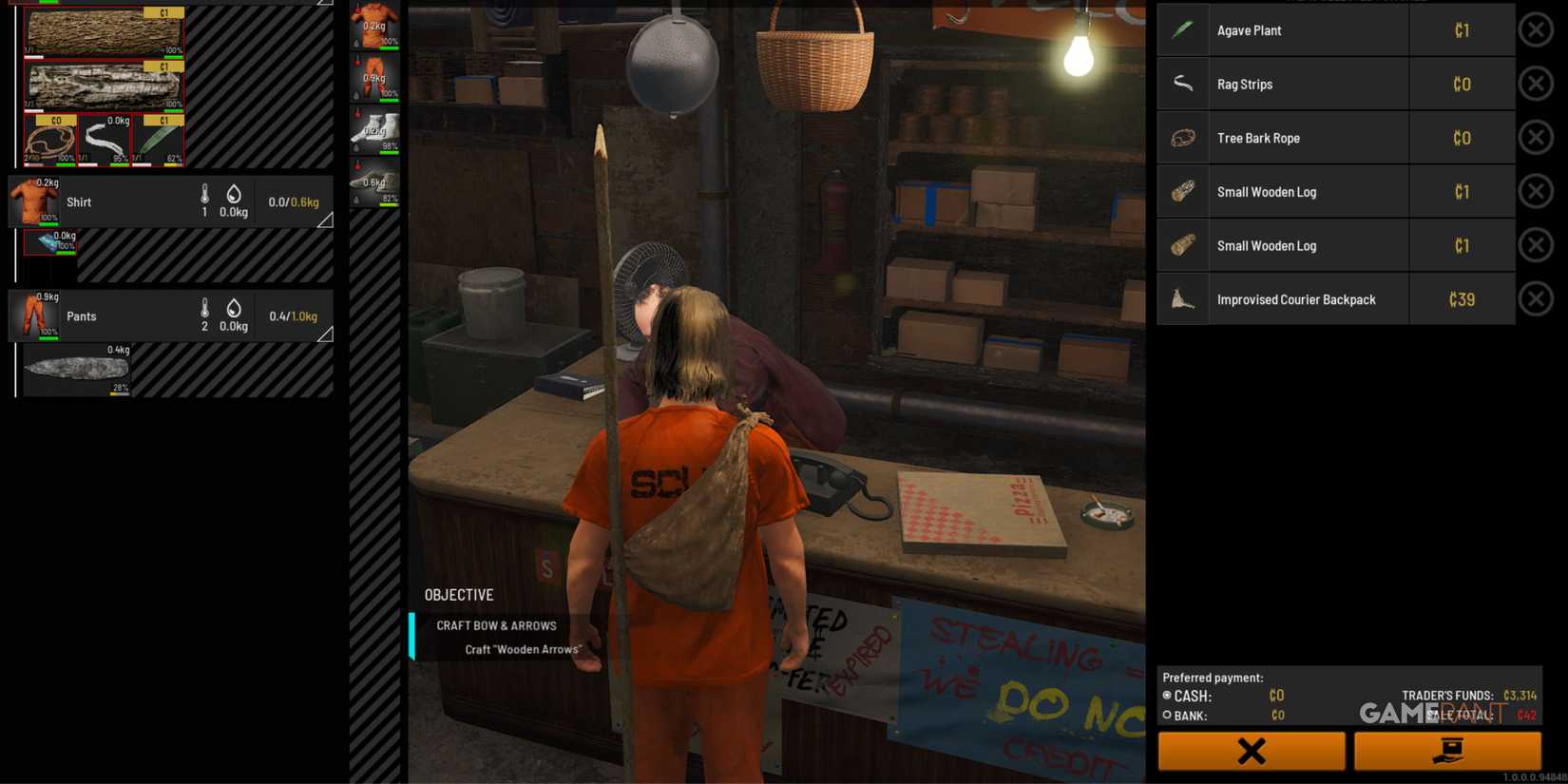Remove Improvised Courier Backpack from the sale
The width and height of the screenshot is (1568, 784).
click(1536, 298)
